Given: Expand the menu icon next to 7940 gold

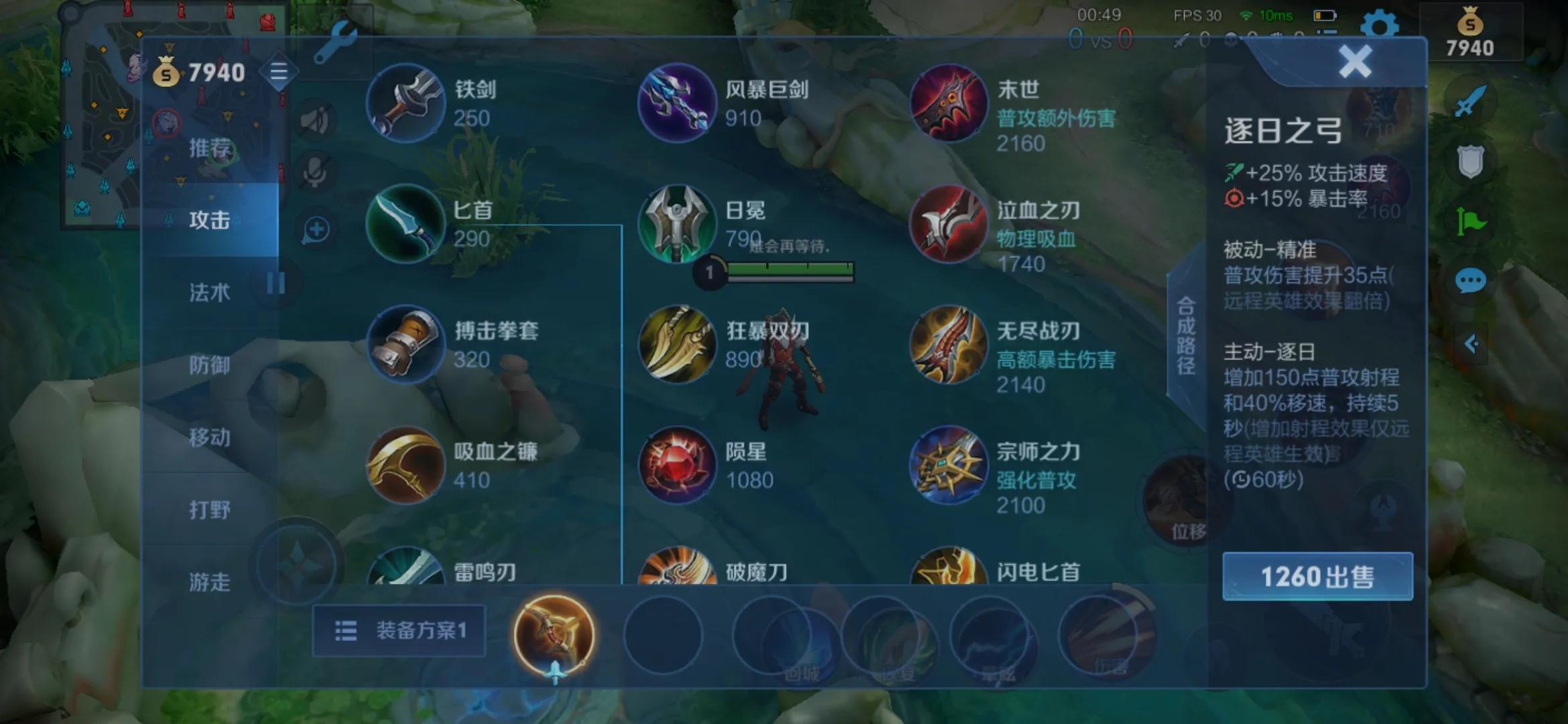Looking at the screenshot, I should (x=279, y=70).
